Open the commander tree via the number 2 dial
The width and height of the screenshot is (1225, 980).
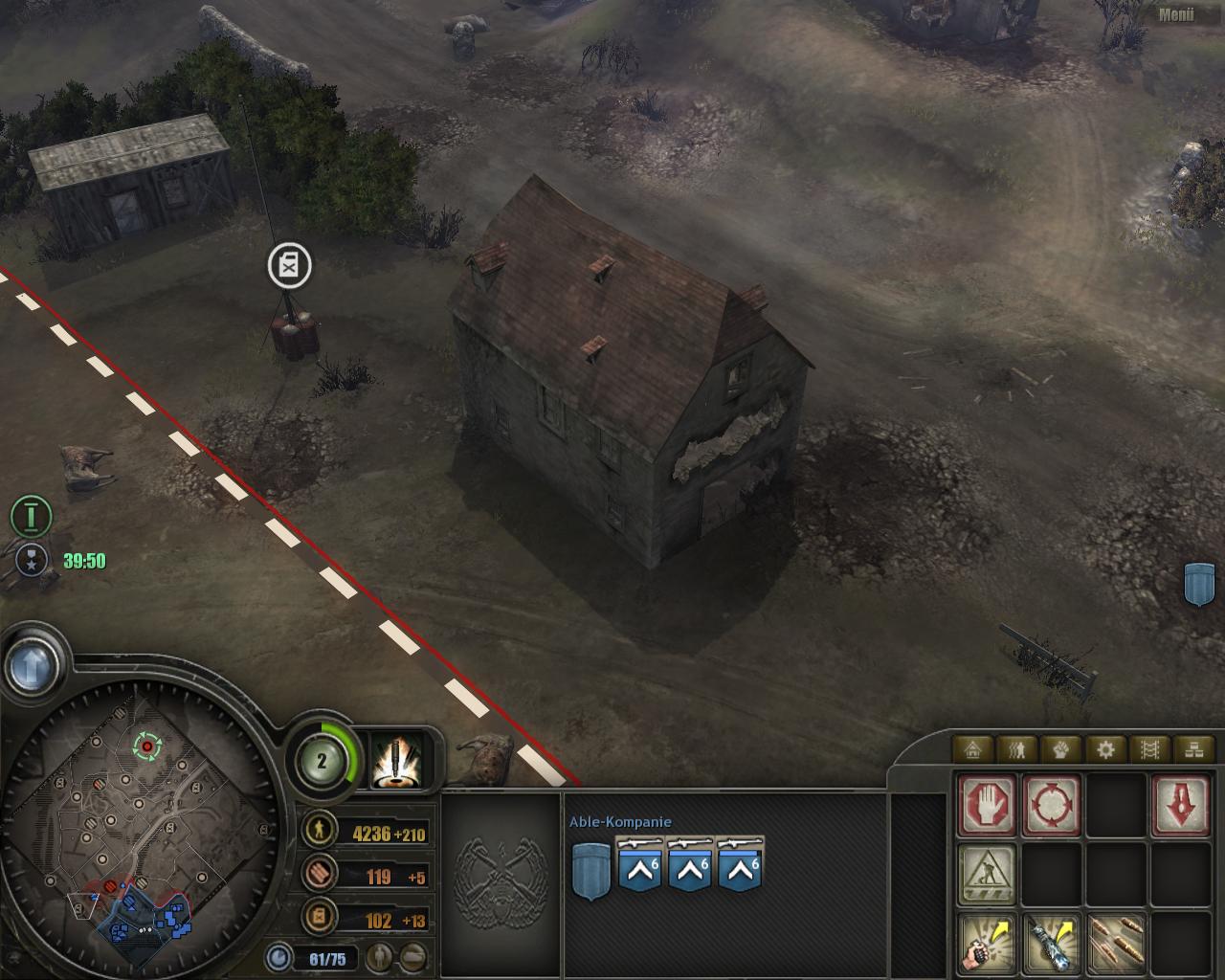pos(322,761)
